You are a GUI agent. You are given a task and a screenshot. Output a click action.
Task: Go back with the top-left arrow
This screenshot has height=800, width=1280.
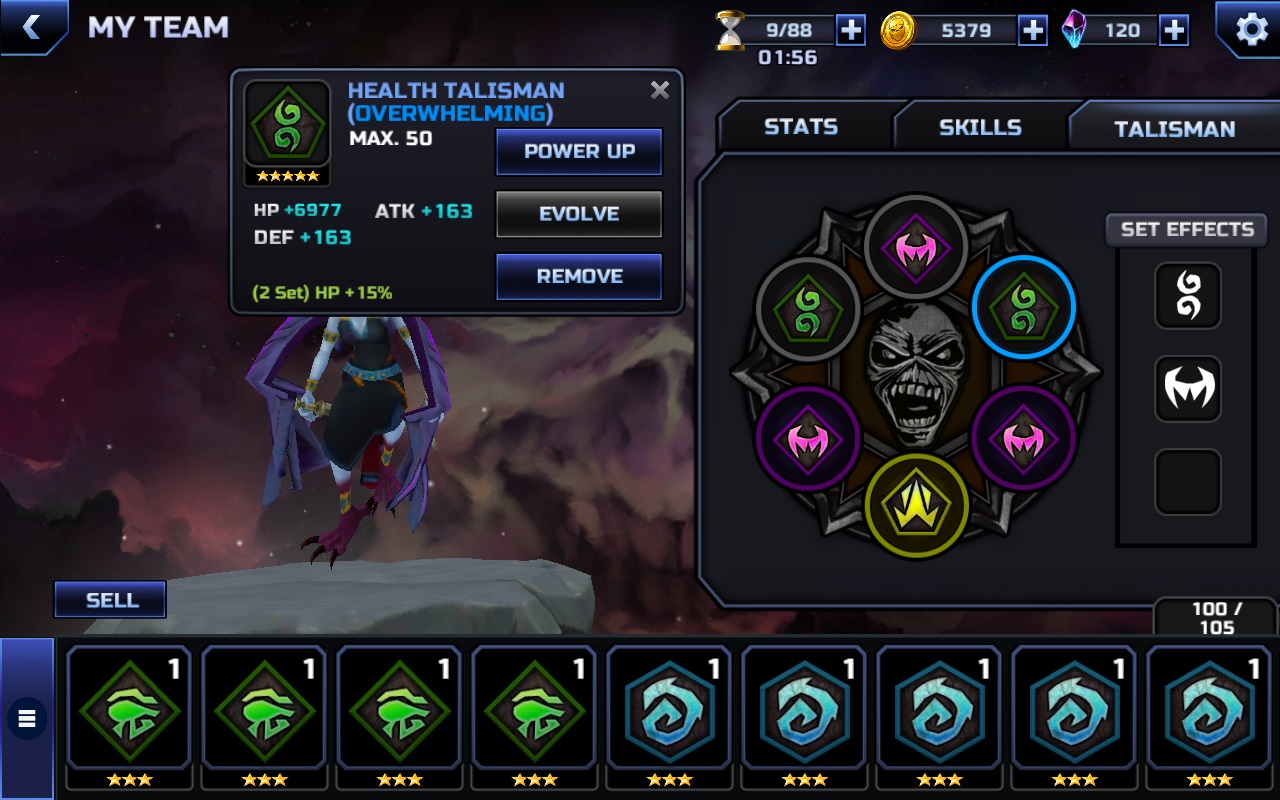(x=32, y=27)
